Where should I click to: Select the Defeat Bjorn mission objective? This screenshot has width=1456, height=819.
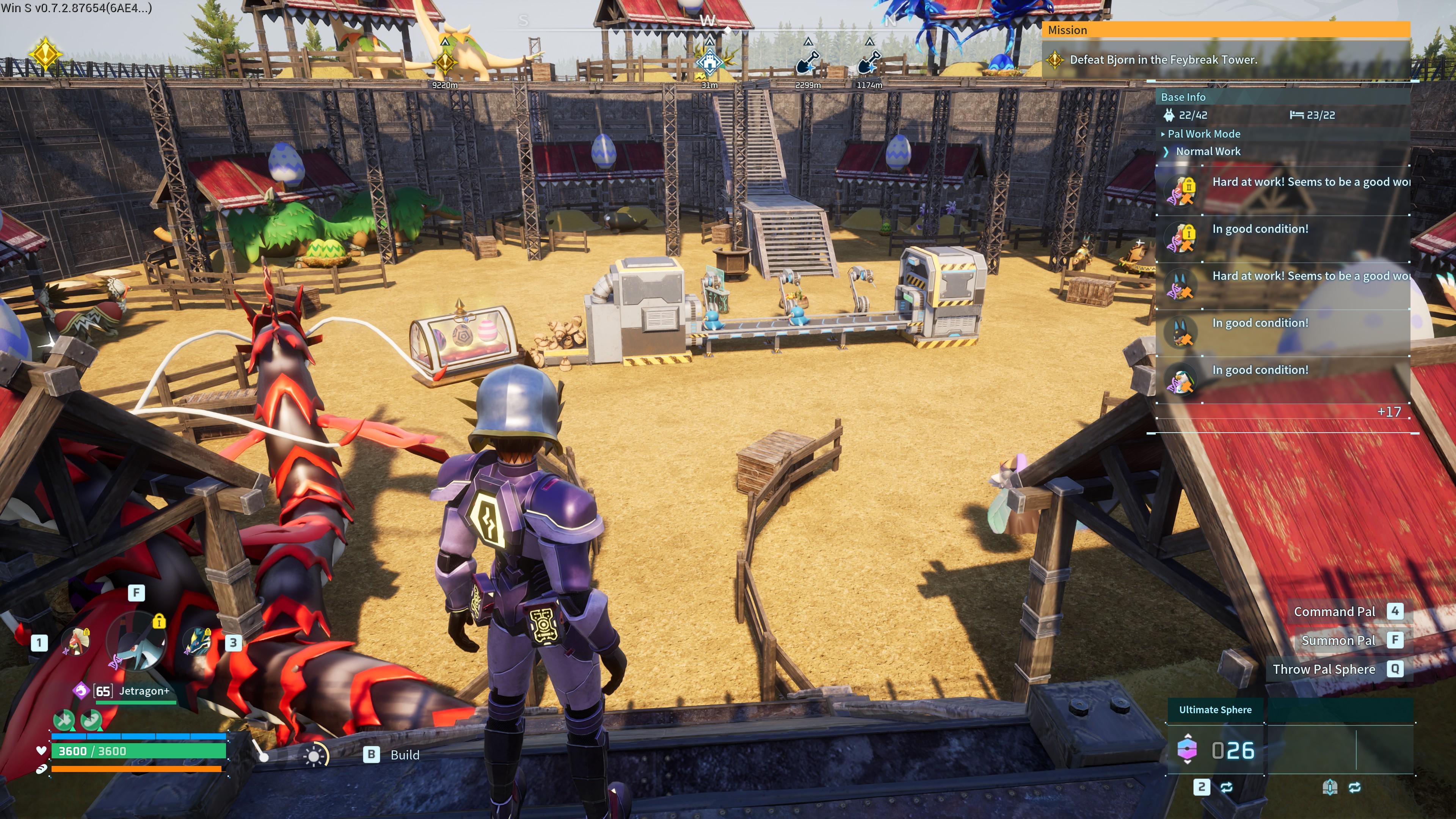(x=1163, y=60)
